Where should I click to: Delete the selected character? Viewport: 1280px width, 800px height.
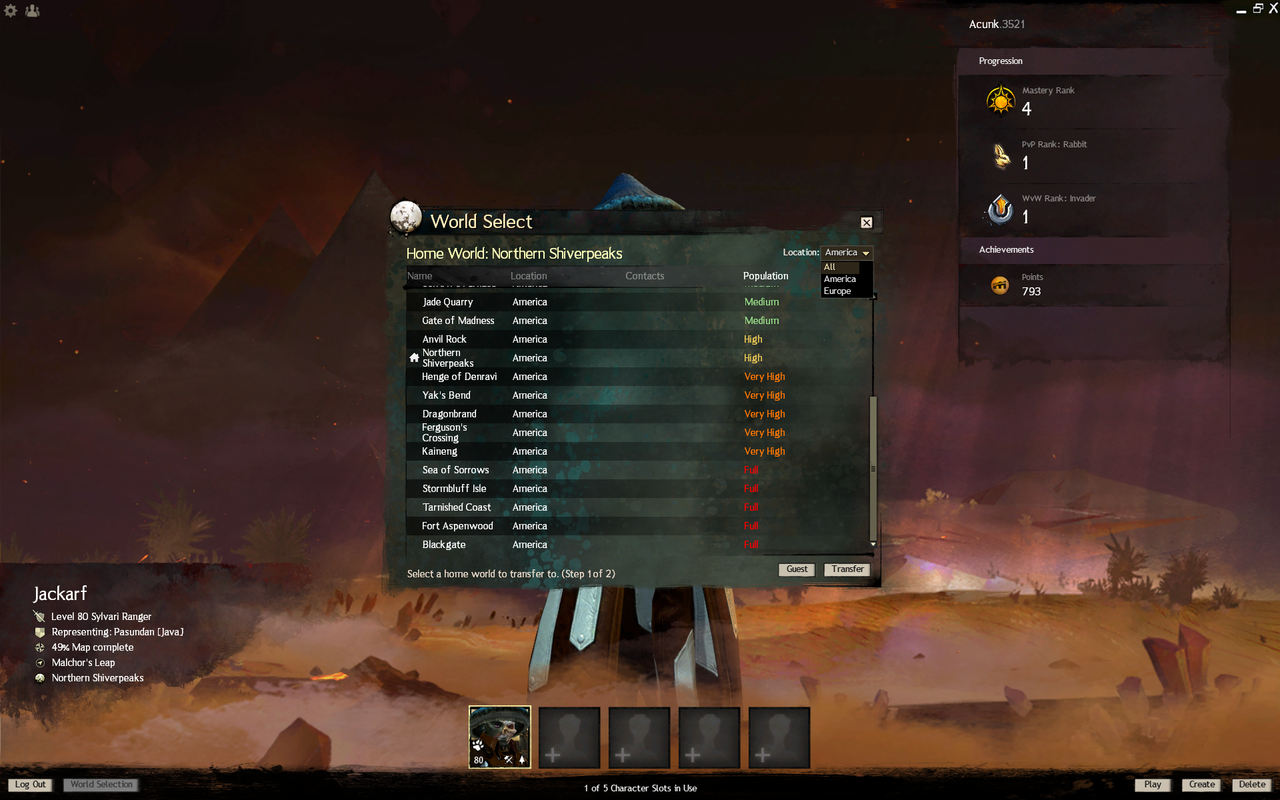pyautogui.click(x=1252, y=785)
